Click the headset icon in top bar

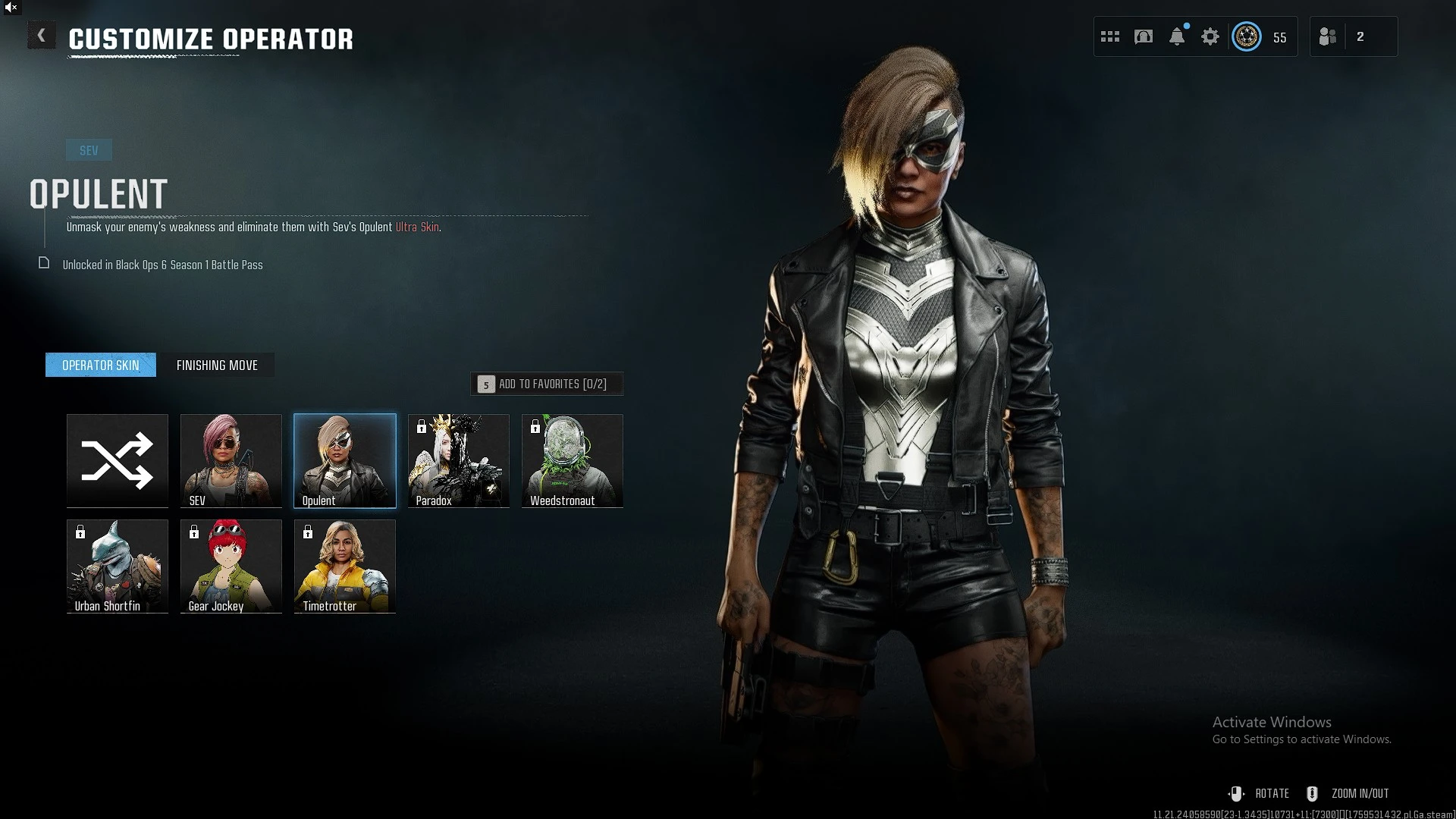pos(1144,36)
